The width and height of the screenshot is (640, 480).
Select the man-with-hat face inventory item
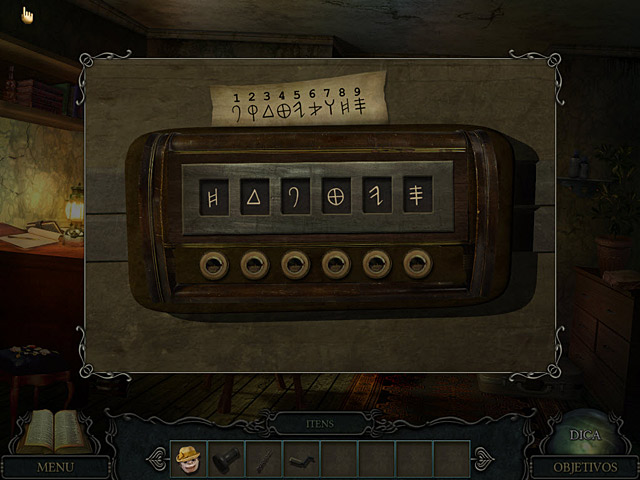click(x=189, y=459)
